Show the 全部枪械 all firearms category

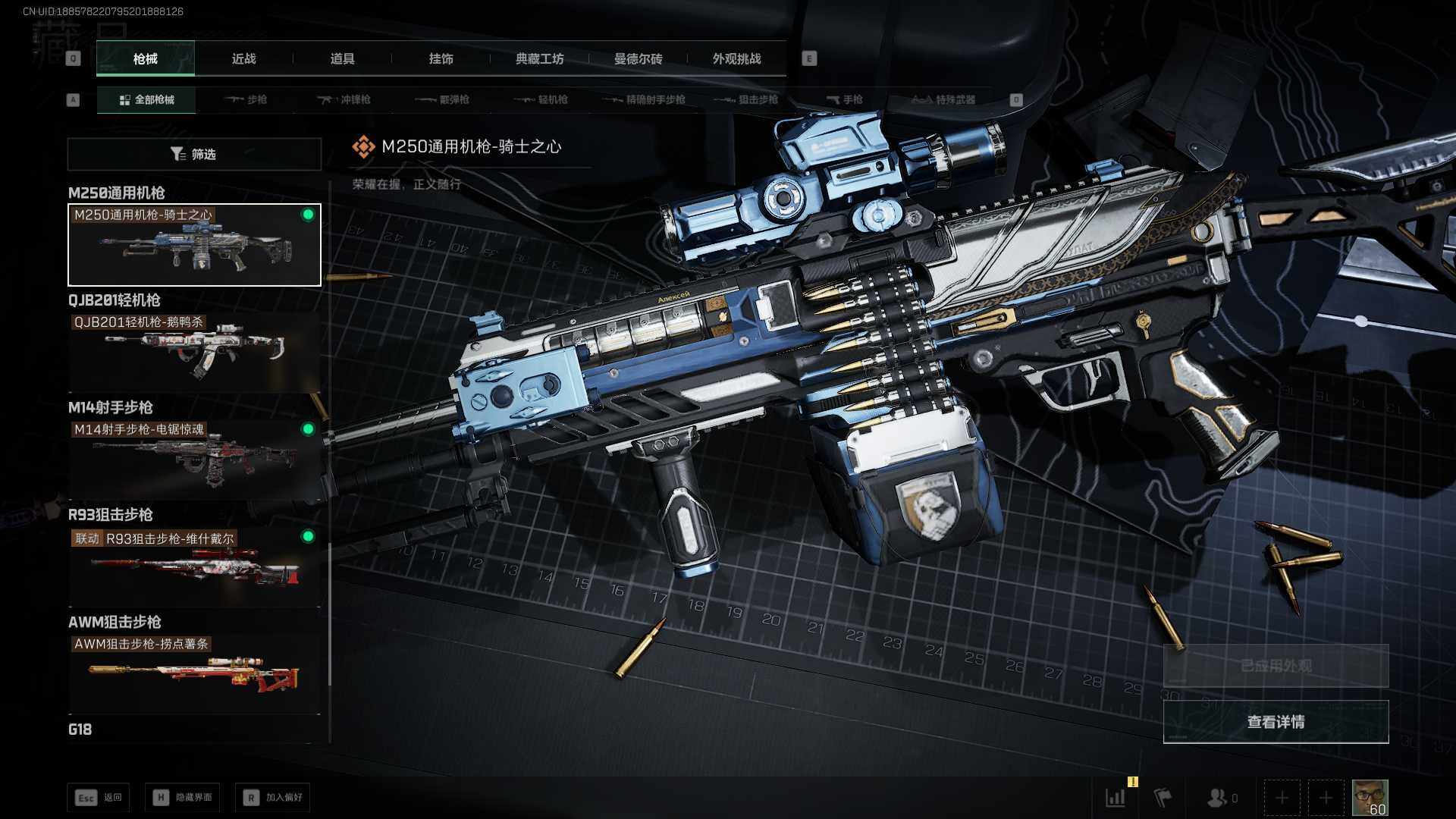146,100
